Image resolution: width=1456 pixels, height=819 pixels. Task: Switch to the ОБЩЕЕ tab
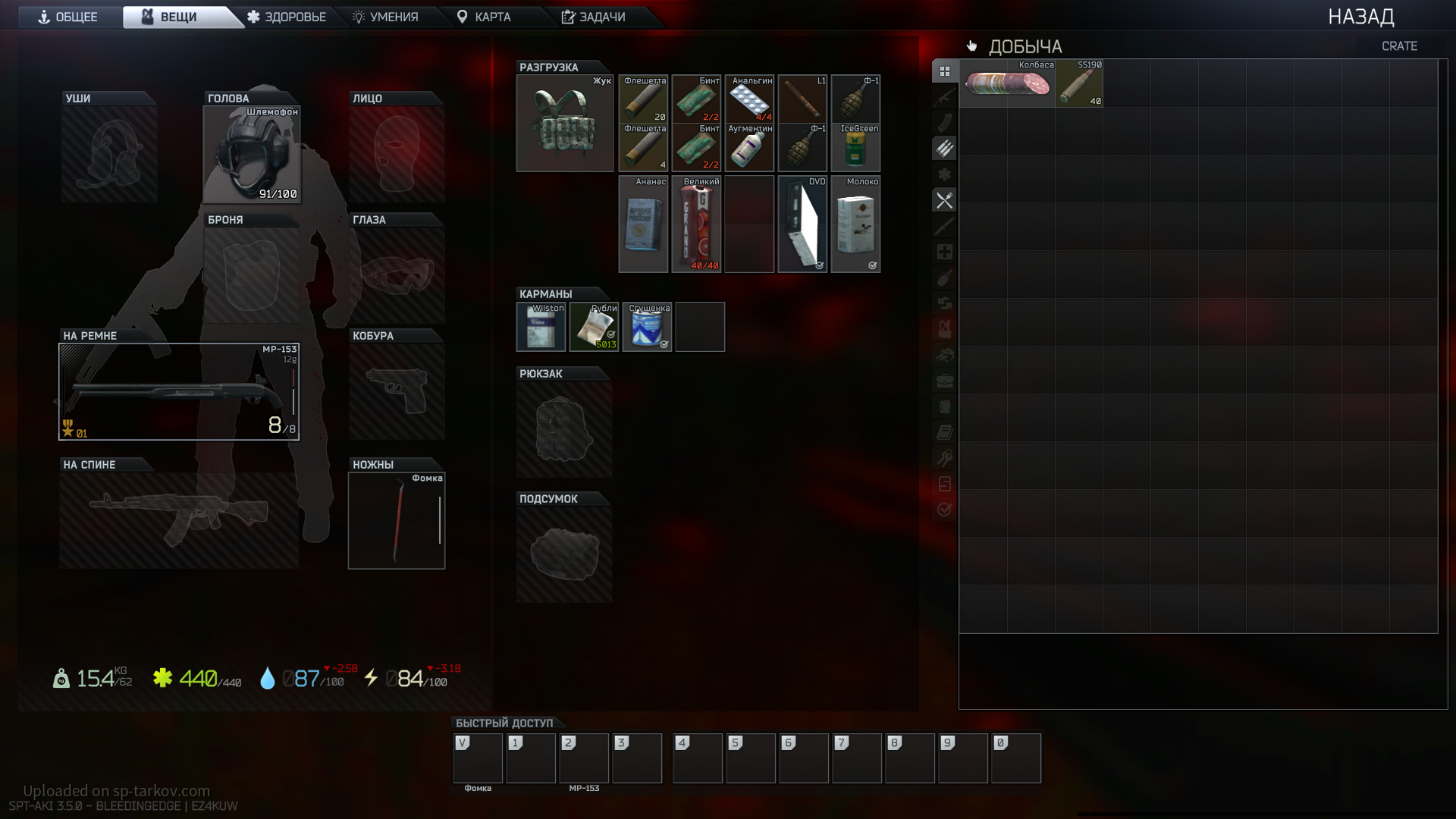click(68, 17)
